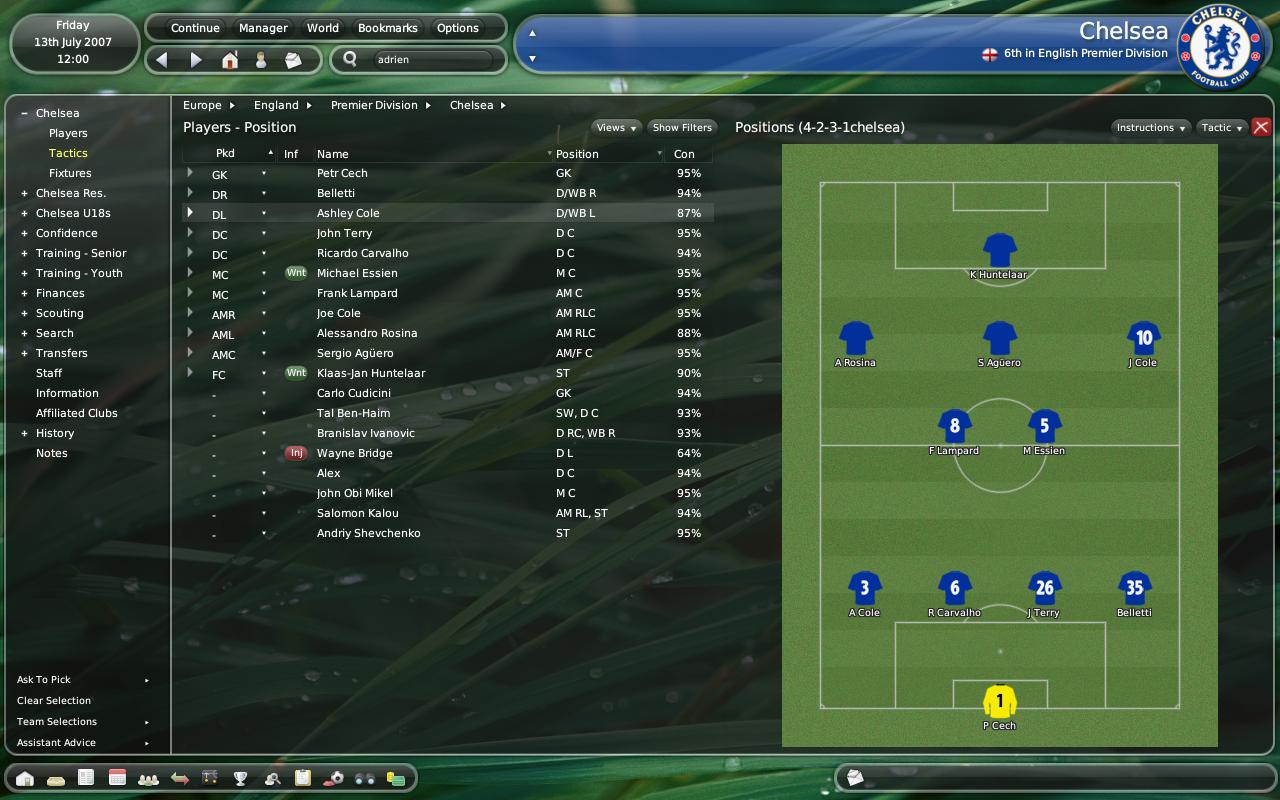
Task: Open Fixtures in the sidebar
Action: [x=70, y=173]
